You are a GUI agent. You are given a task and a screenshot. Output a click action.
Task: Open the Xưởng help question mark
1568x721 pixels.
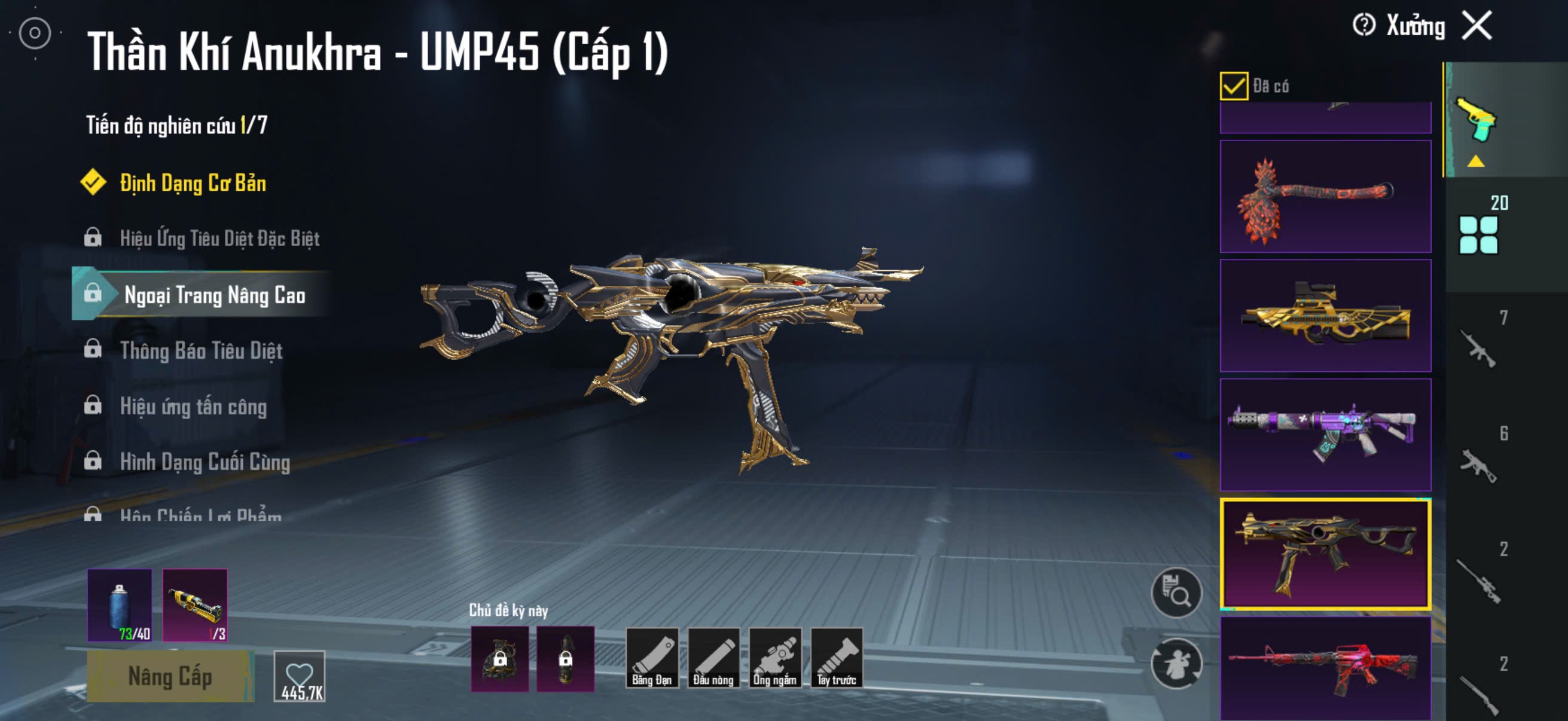(1363, 26)
